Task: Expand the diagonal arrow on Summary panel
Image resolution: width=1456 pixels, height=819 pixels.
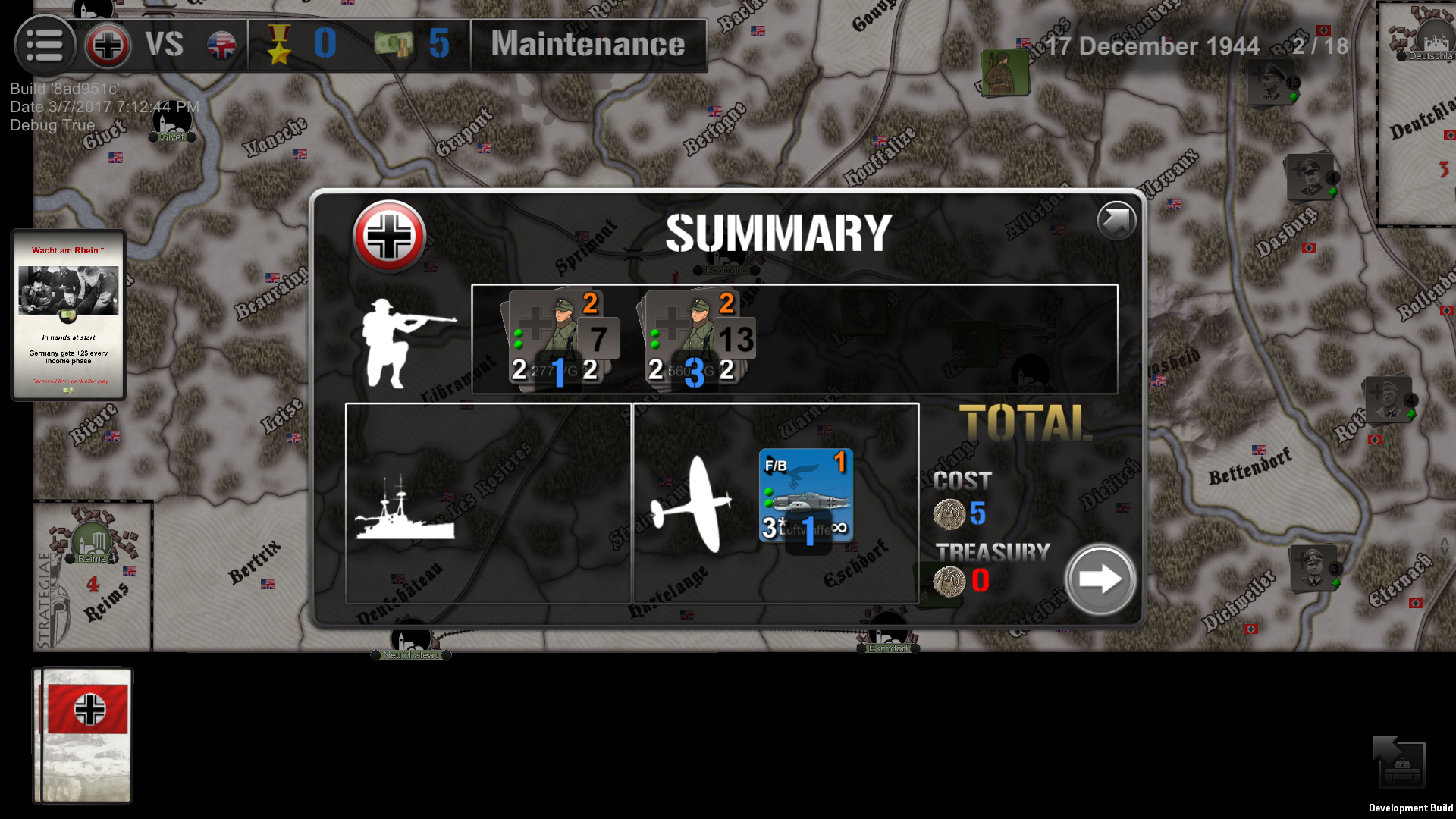Action: point(1116,221)
